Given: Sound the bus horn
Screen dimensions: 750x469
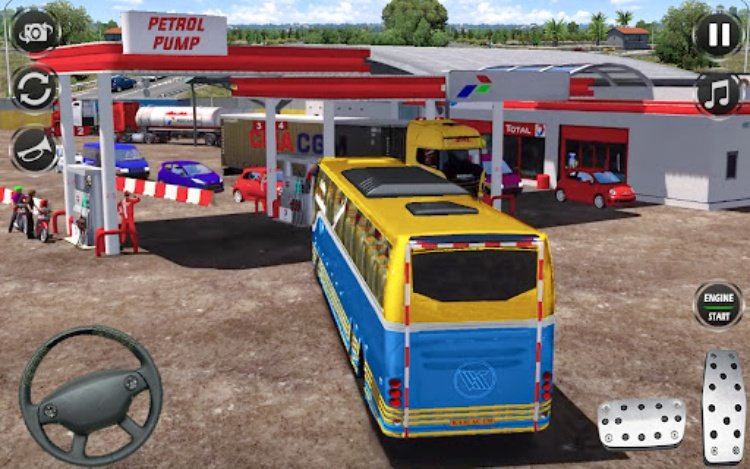Looking at the screenshot, I should (x=35, y=148).
